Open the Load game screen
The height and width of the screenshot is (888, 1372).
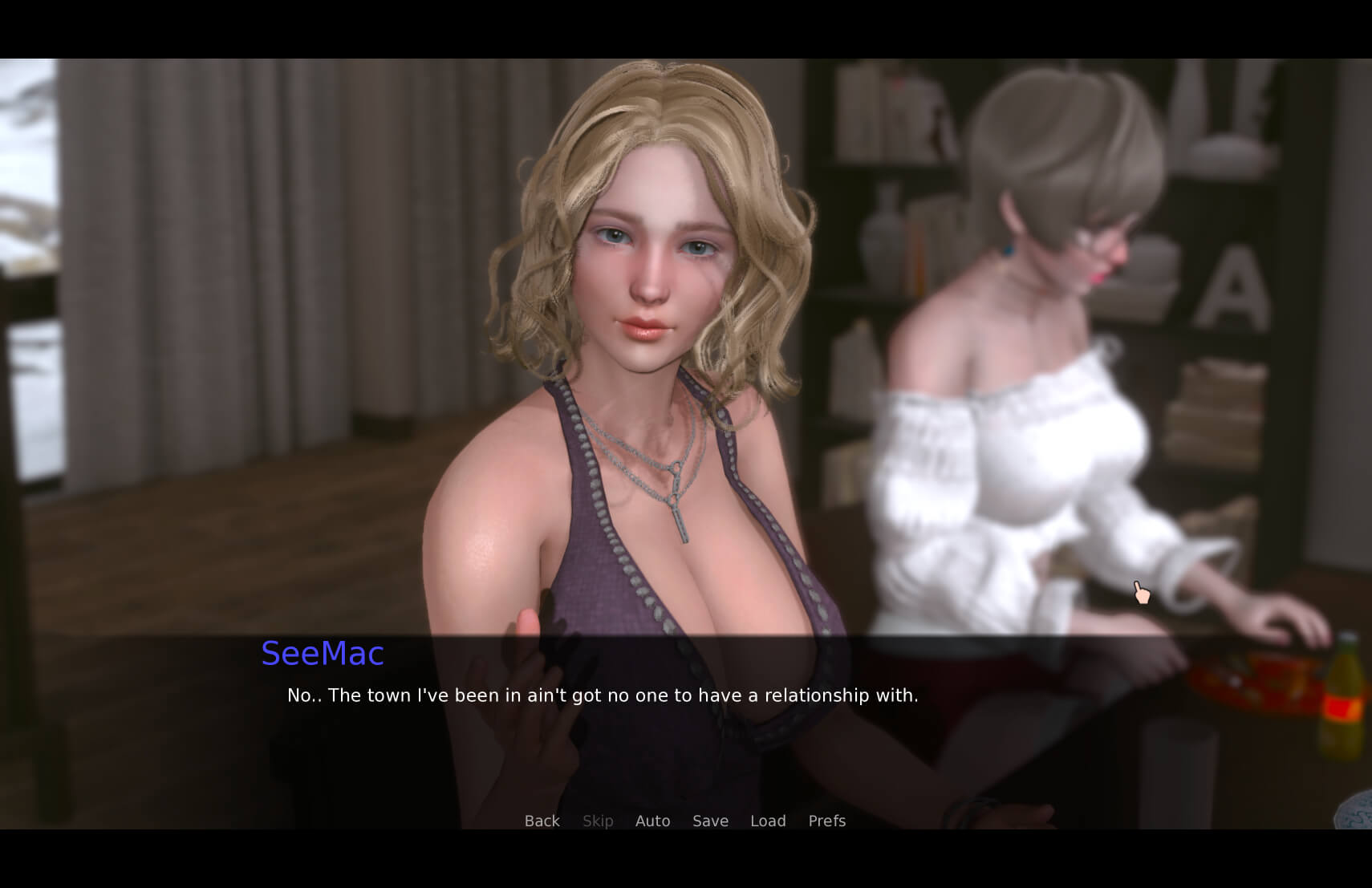click(768, 821)
